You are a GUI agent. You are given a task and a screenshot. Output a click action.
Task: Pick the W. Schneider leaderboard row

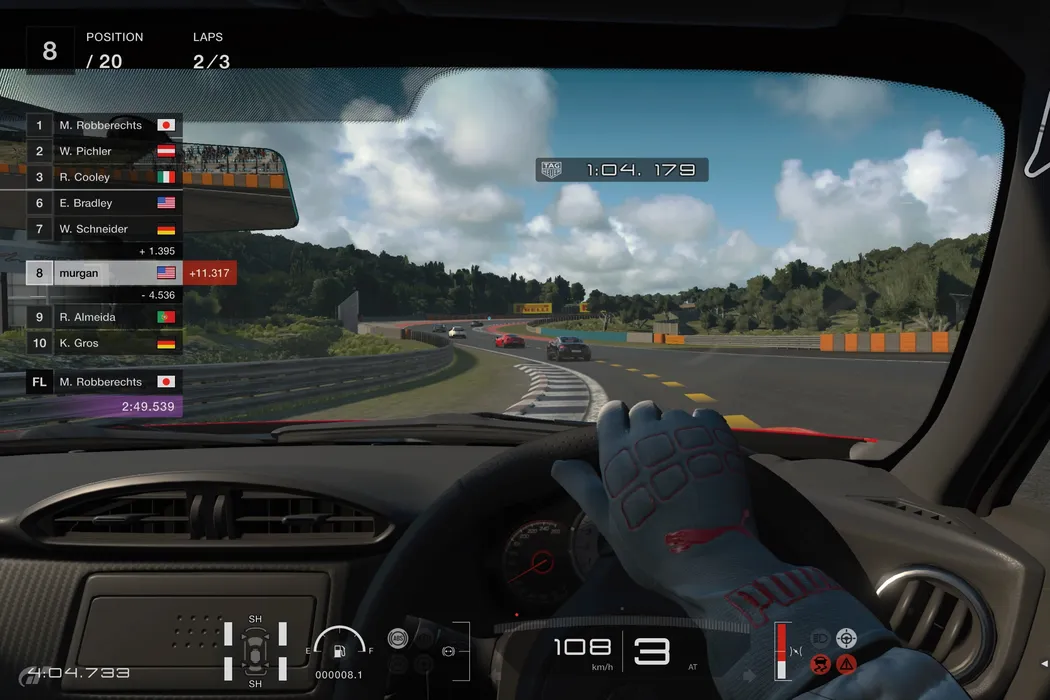click(102, 229)
